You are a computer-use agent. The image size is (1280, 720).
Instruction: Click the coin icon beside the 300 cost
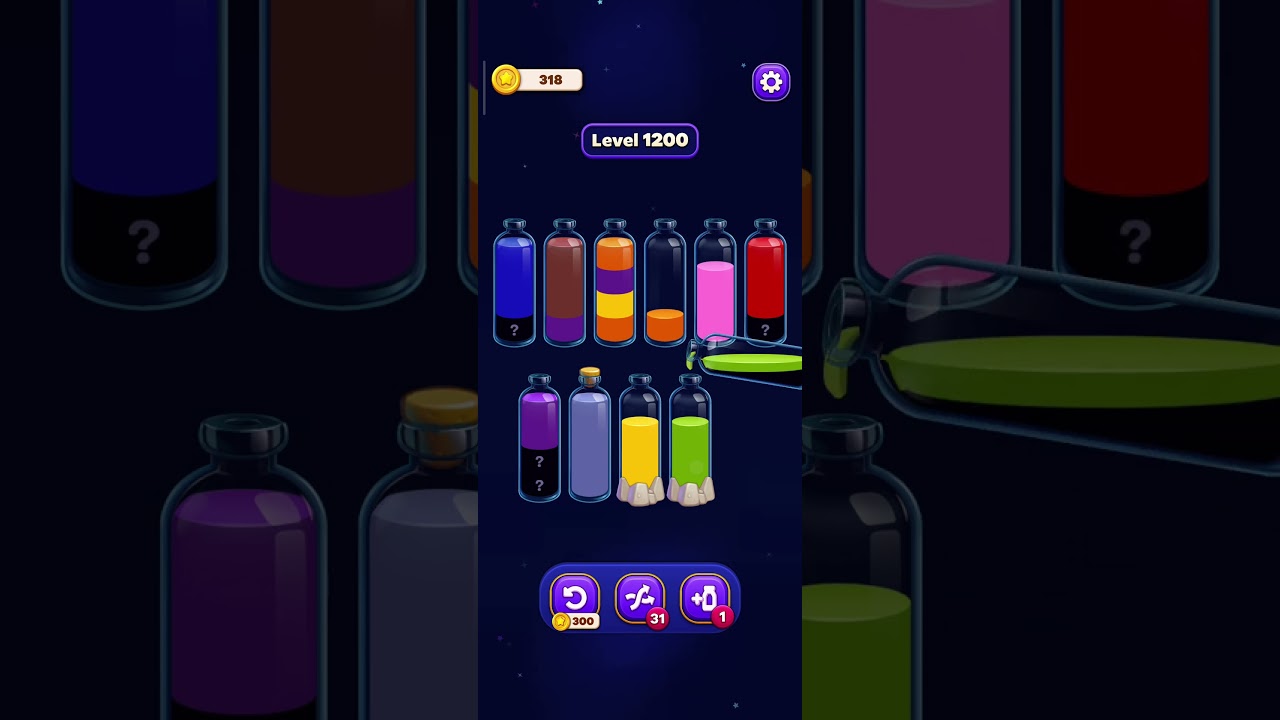[x=563, y=620]
